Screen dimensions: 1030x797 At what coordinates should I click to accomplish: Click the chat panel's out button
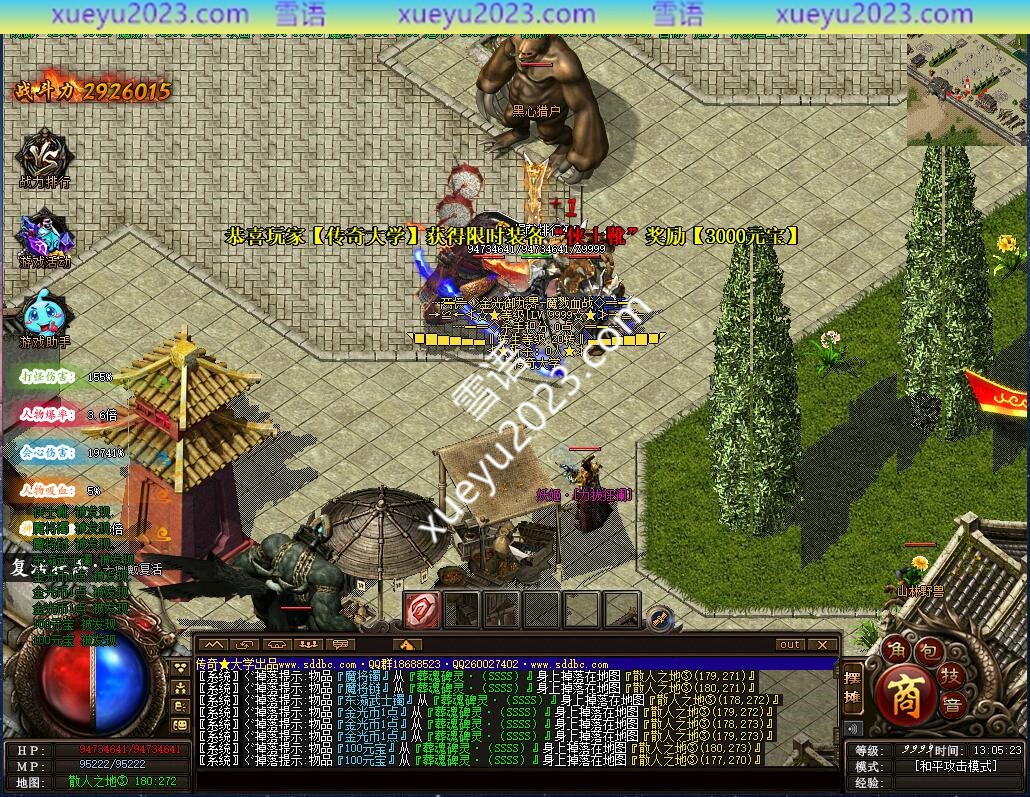tap(790, 645)
